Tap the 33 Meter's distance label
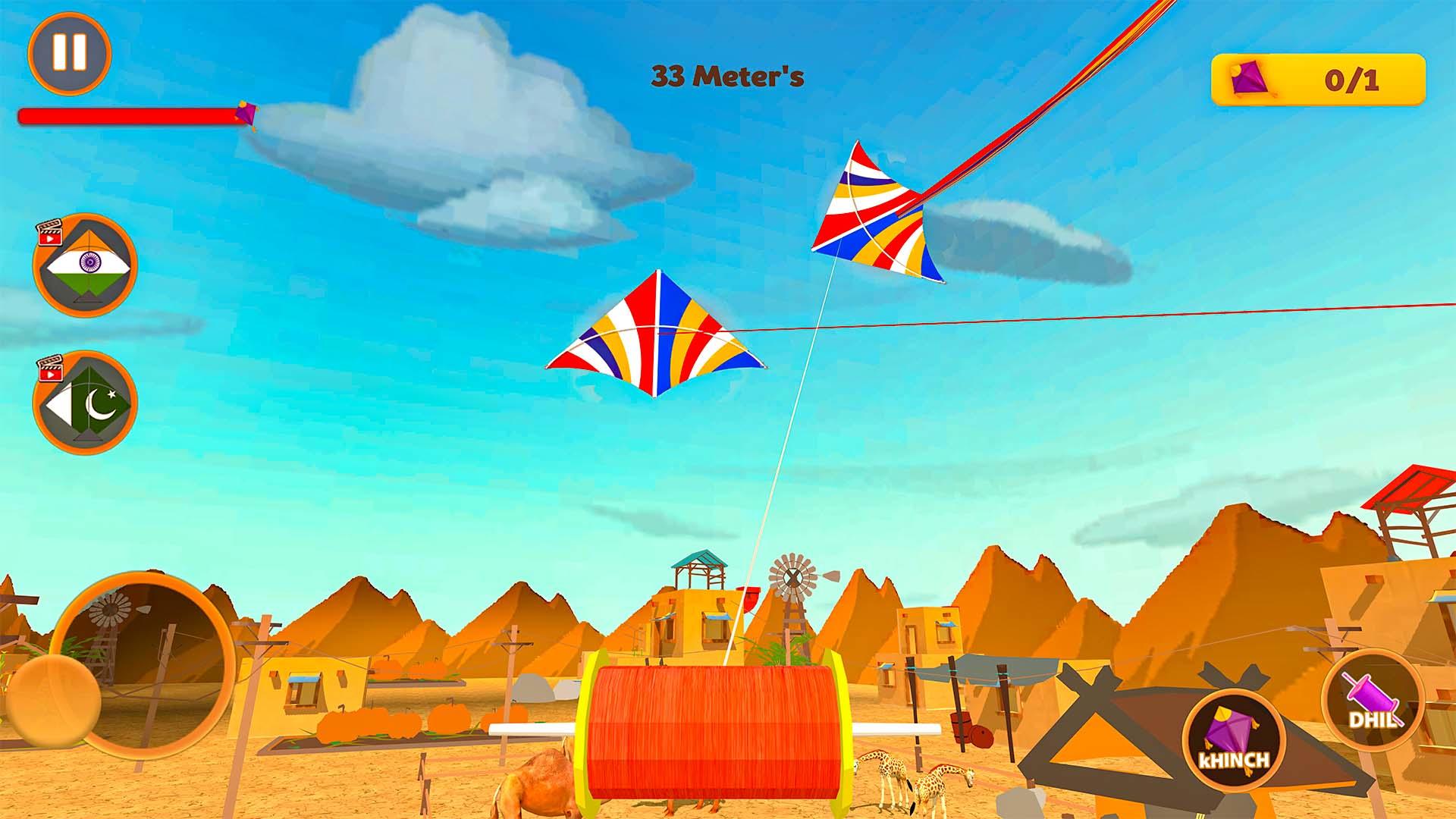Screen dimensions: 1456x819 [726, 74]
